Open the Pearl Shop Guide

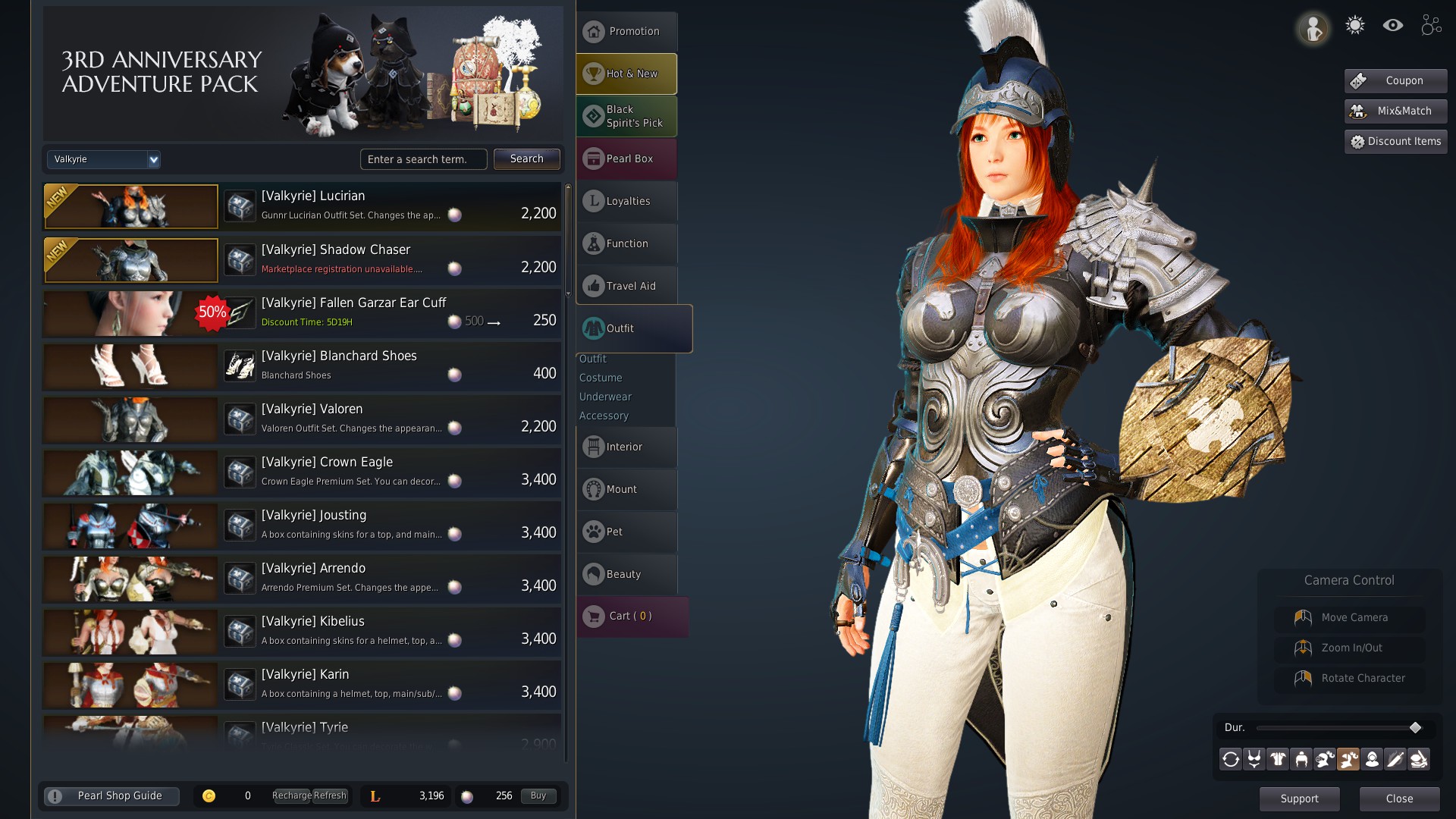coord(112,796)
